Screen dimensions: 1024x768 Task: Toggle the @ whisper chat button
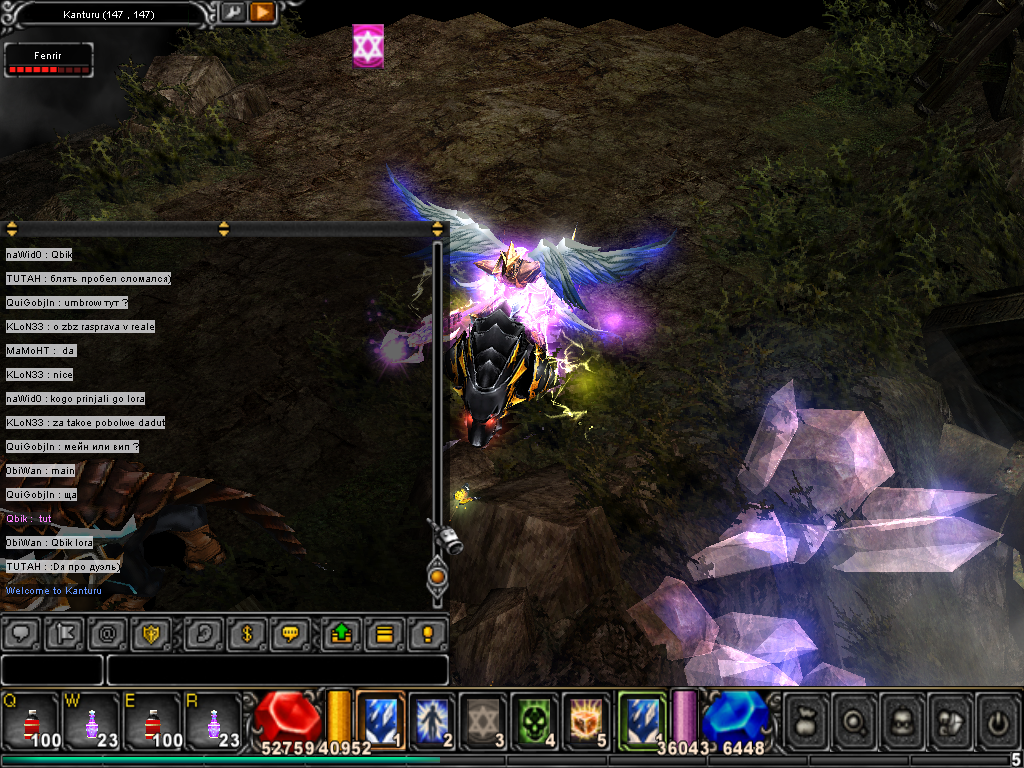click(x=108, y=634)
